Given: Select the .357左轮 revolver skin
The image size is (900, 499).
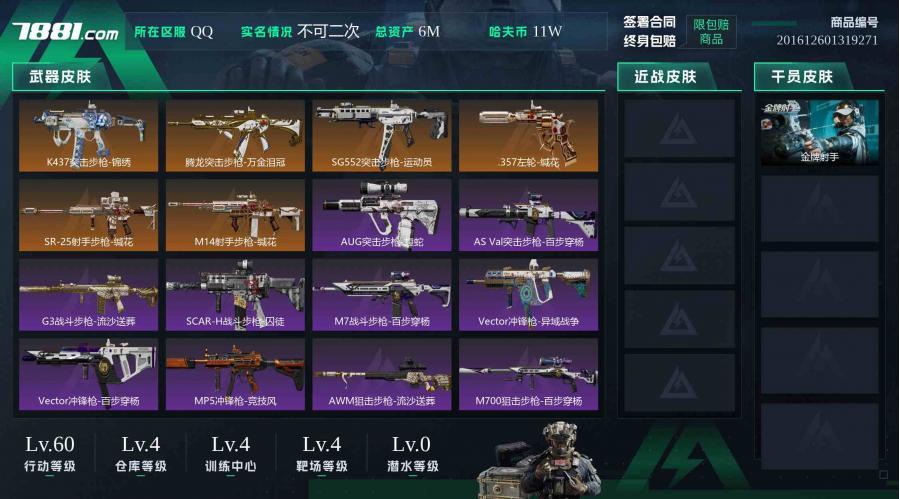Looking at the screenshot, I should (529, 135).
